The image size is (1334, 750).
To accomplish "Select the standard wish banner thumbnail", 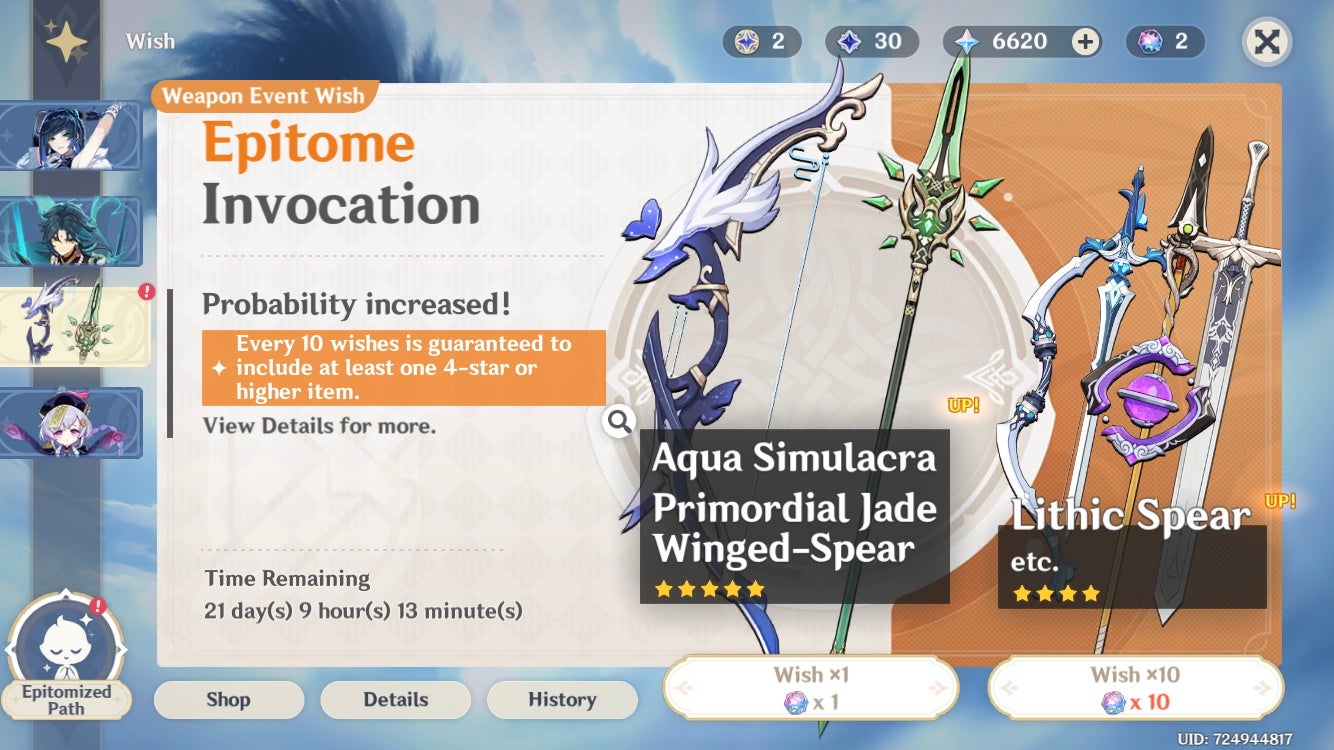I will [71, 423].
